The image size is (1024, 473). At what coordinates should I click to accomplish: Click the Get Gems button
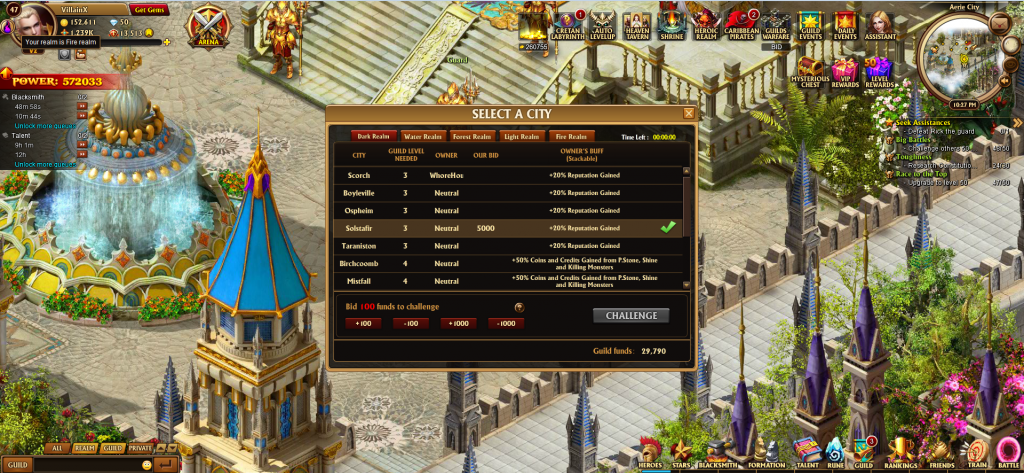(x=148, y=9)
